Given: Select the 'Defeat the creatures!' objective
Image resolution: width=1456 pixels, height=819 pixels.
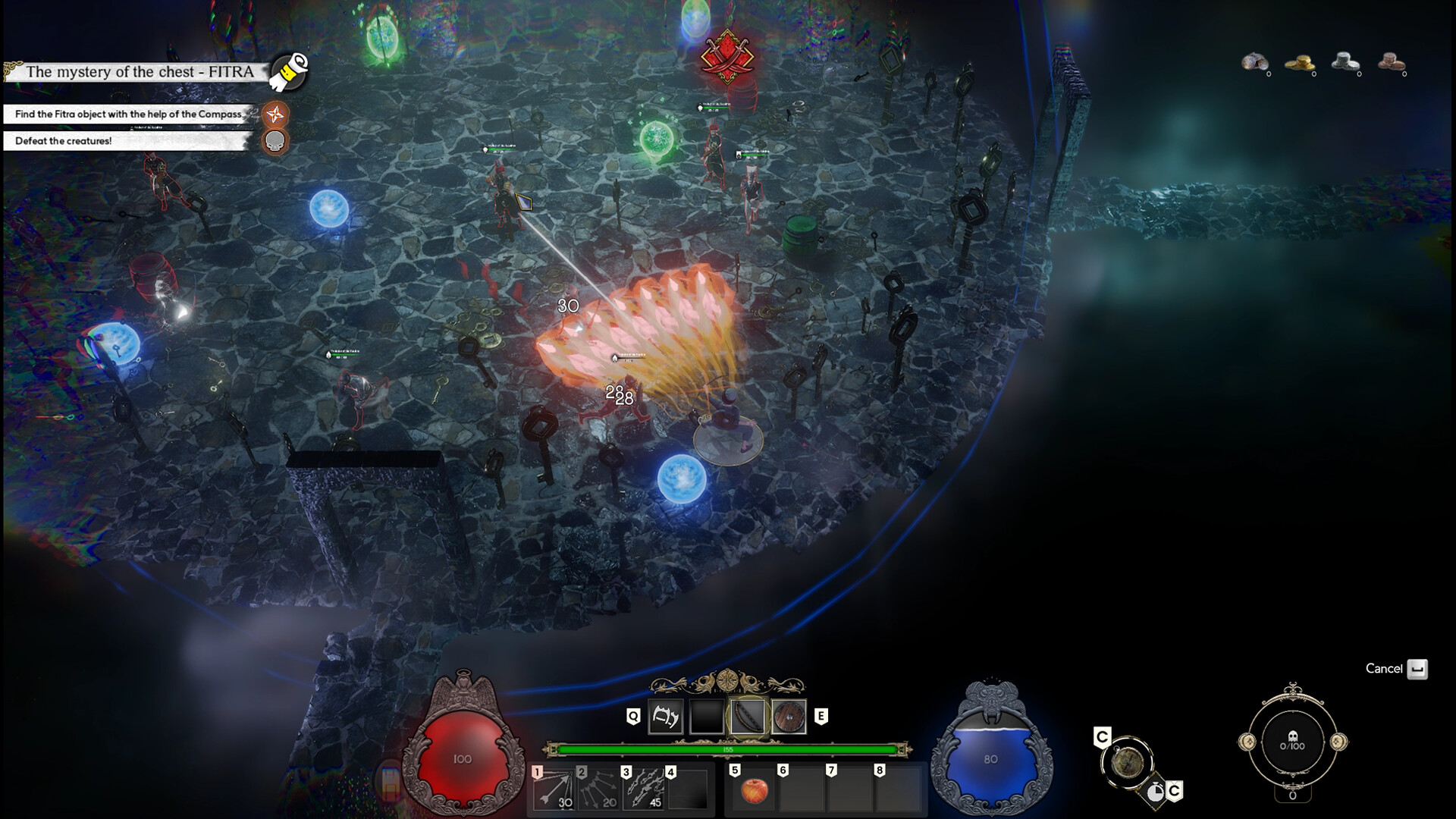Looking at the screenshot, I should 64,141.
